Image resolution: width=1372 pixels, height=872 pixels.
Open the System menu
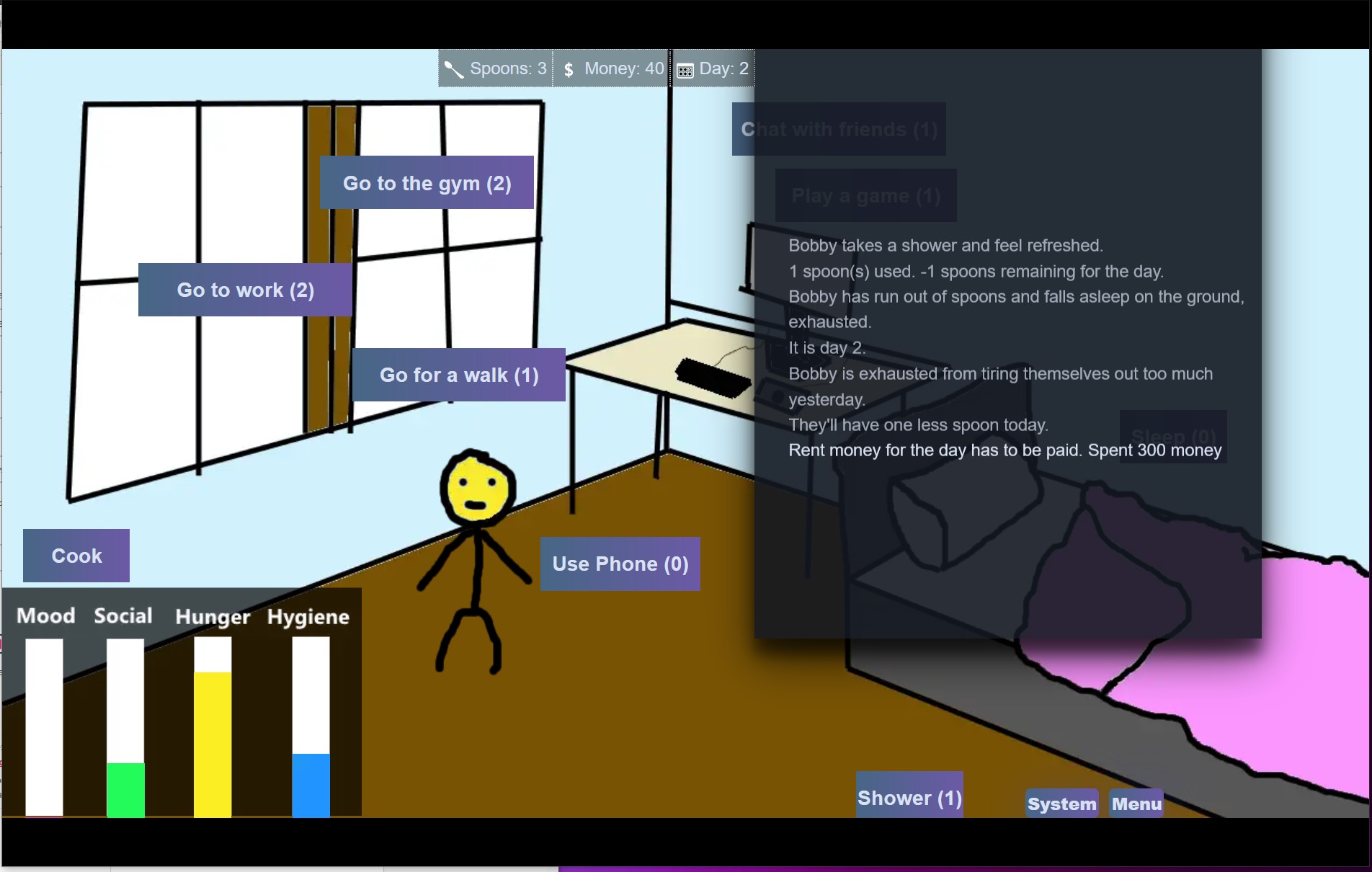click(1061, 803)
